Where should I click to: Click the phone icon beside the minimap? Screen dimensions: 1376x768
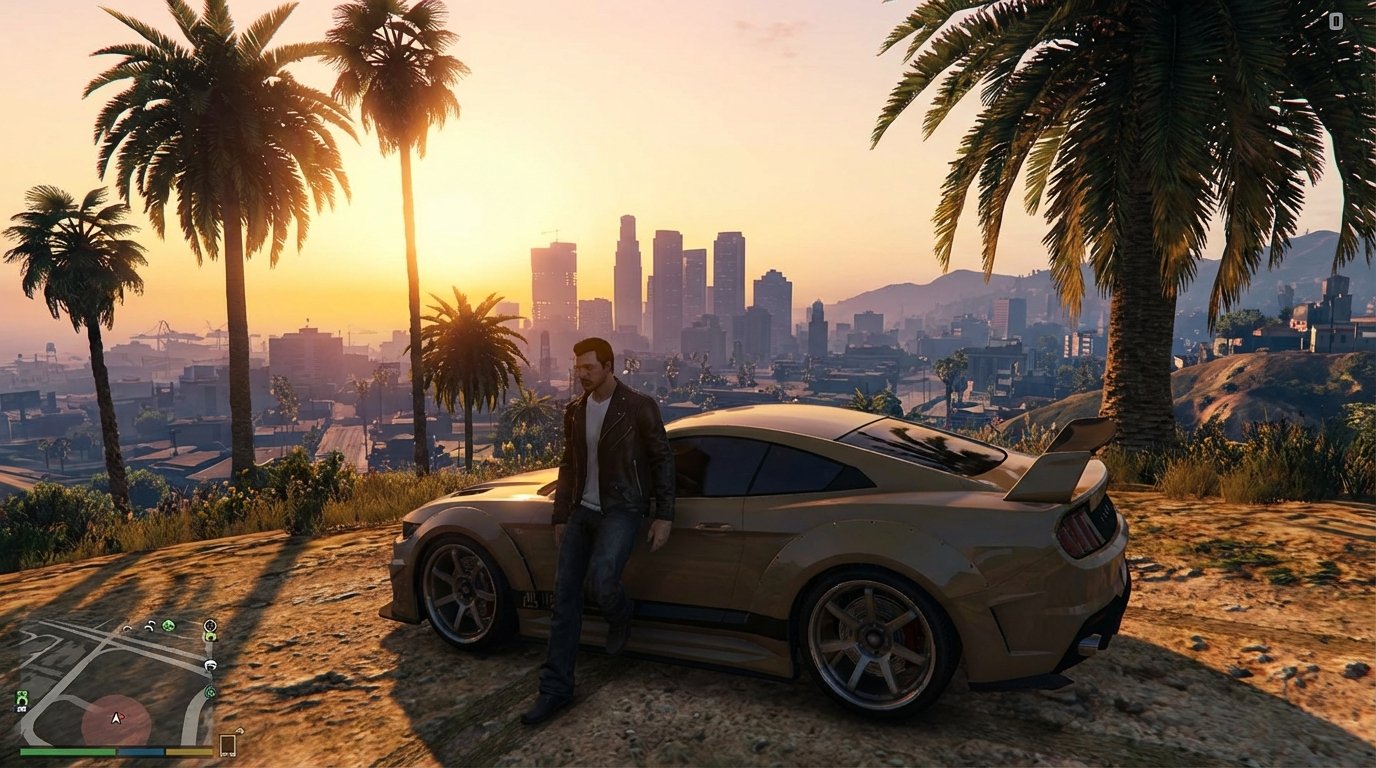[x=228, y=744]
